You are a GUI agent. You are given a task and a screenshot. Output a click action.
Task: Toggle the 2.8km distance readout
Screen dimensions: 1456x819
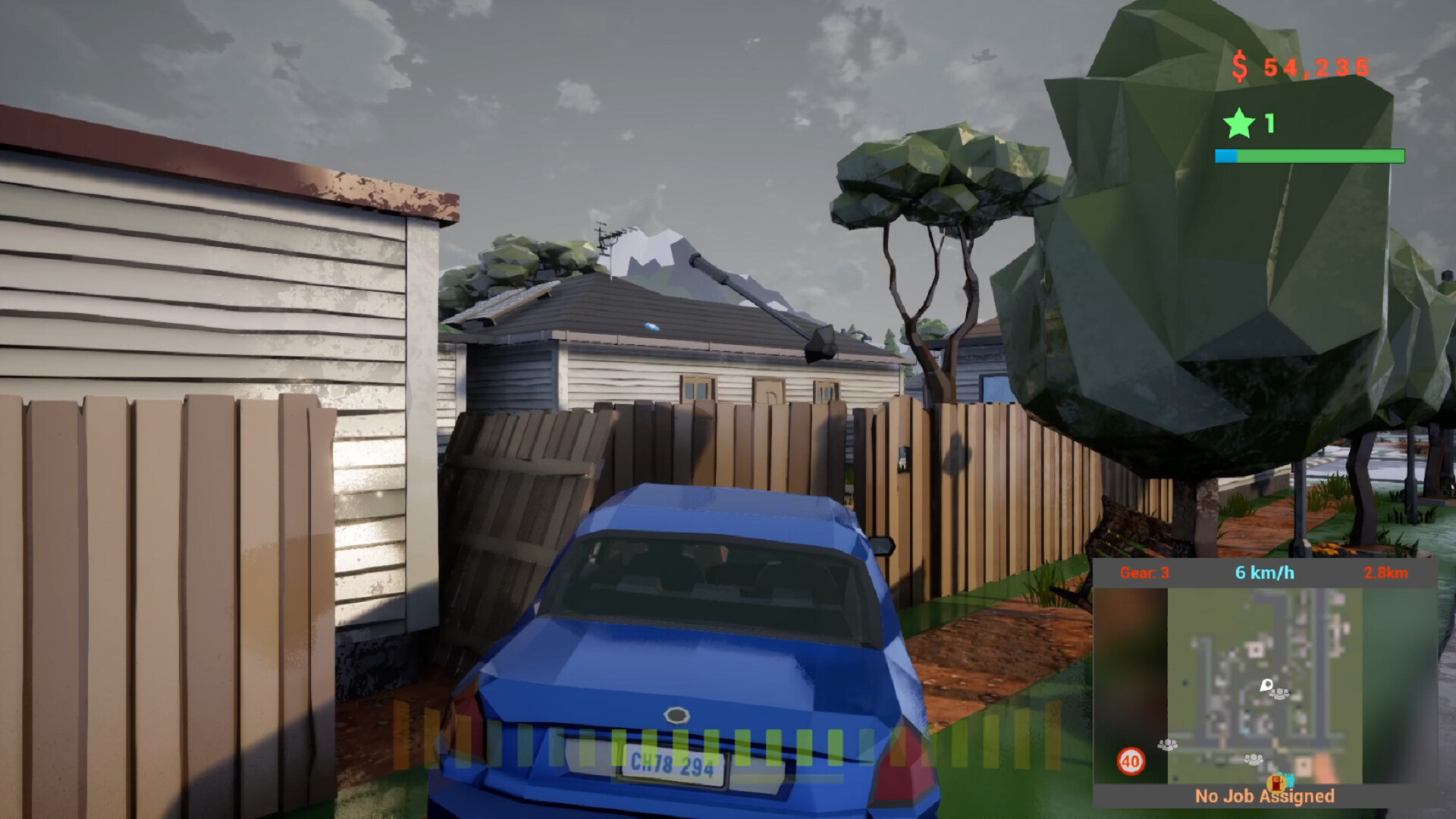click(1387, 574)
